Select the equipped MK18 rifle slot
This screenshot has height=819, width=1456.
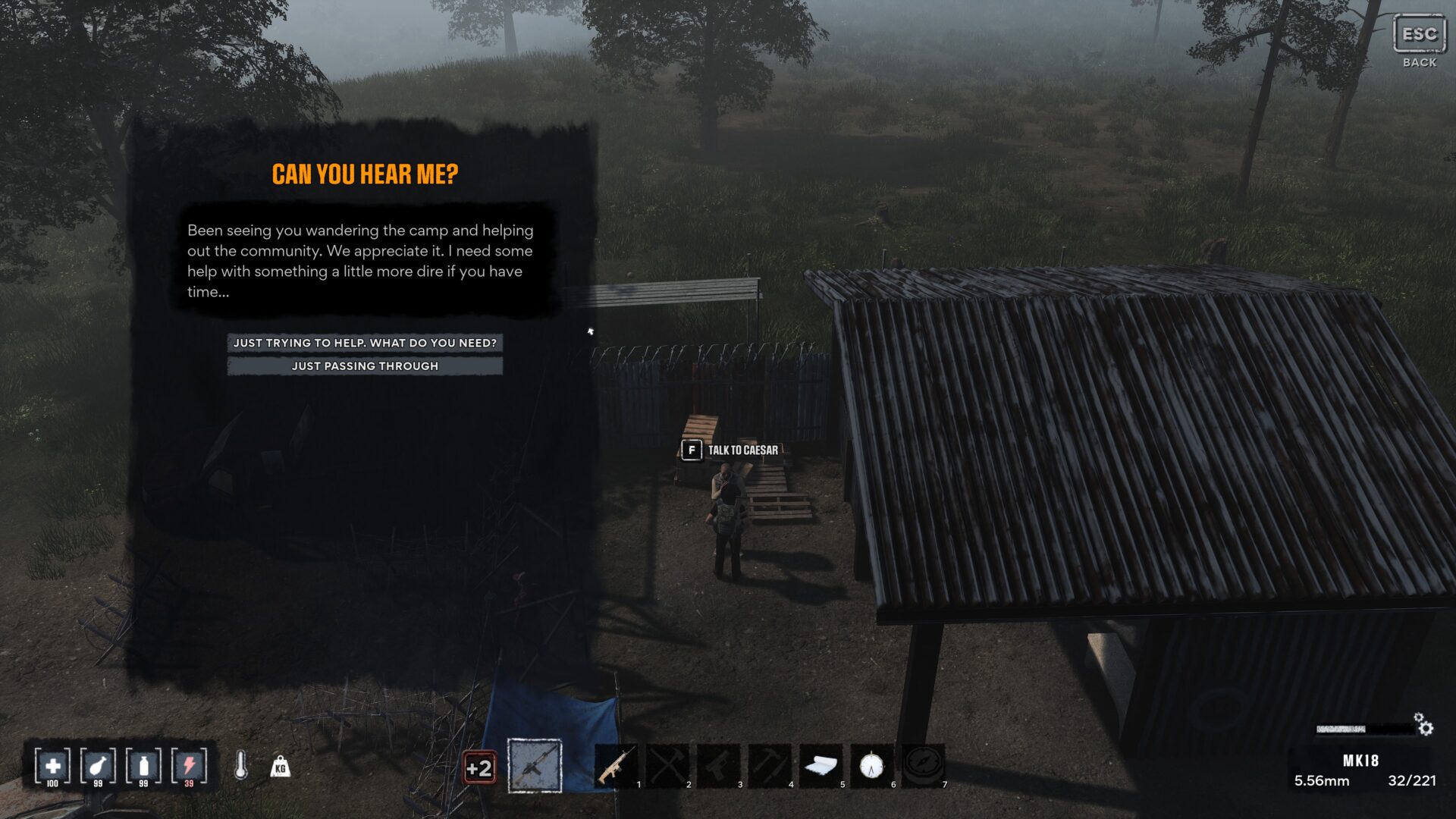point(535,766)
